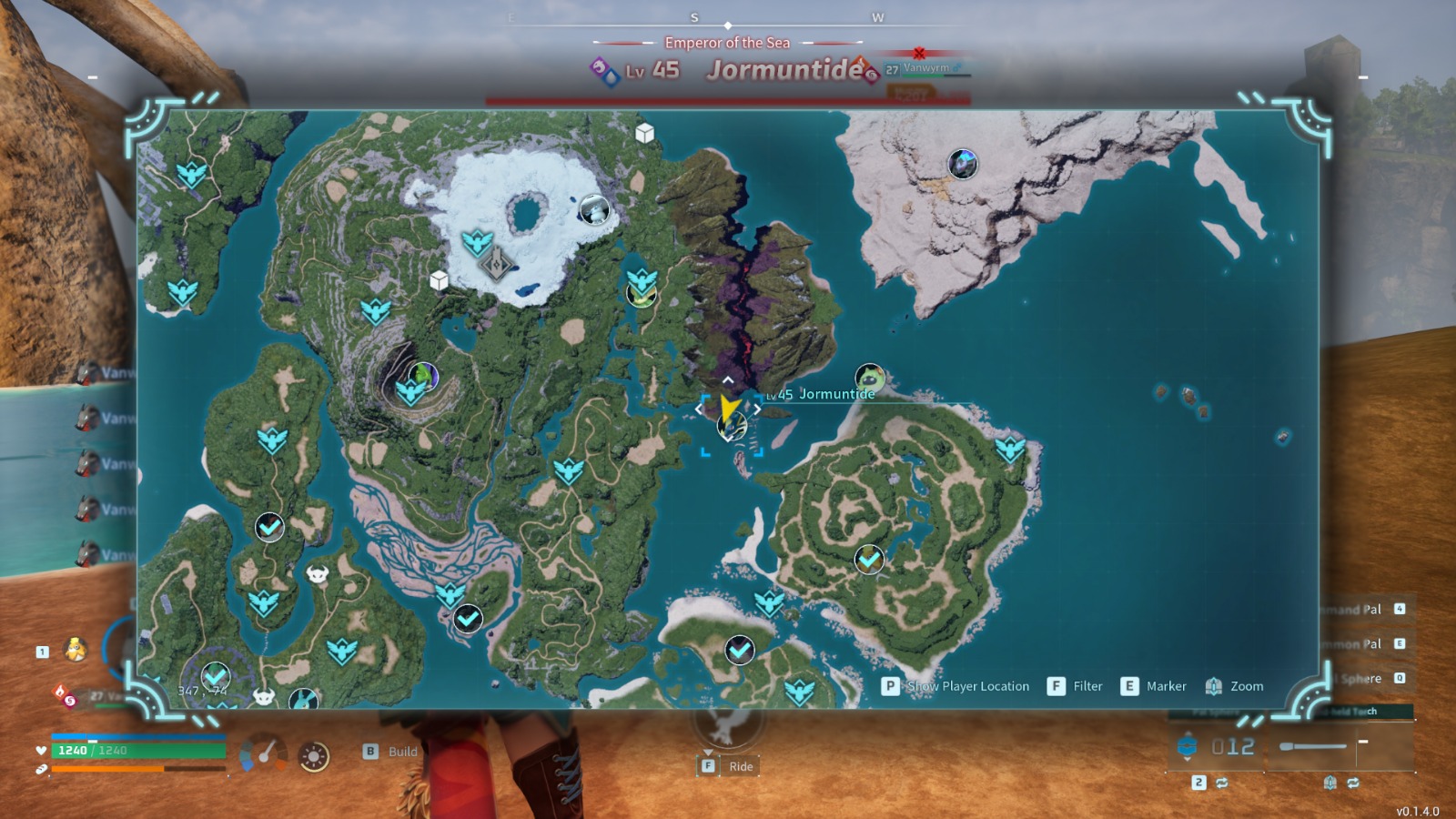Image resolution: width=1456 pixels, height=819 pixels.
Task: Click the Pal Sphere icon in the ammo slot
Action: pos(1188,747)
